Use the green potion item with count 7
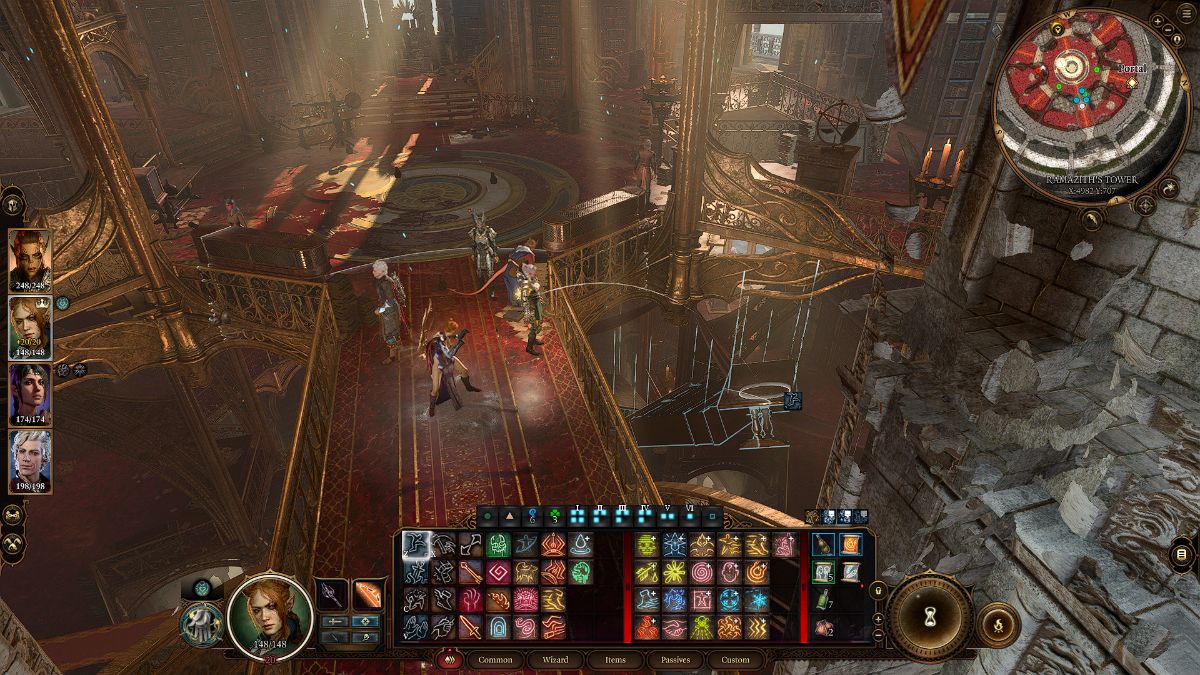Screen dimensions: 1200x675 coord(823,600)
